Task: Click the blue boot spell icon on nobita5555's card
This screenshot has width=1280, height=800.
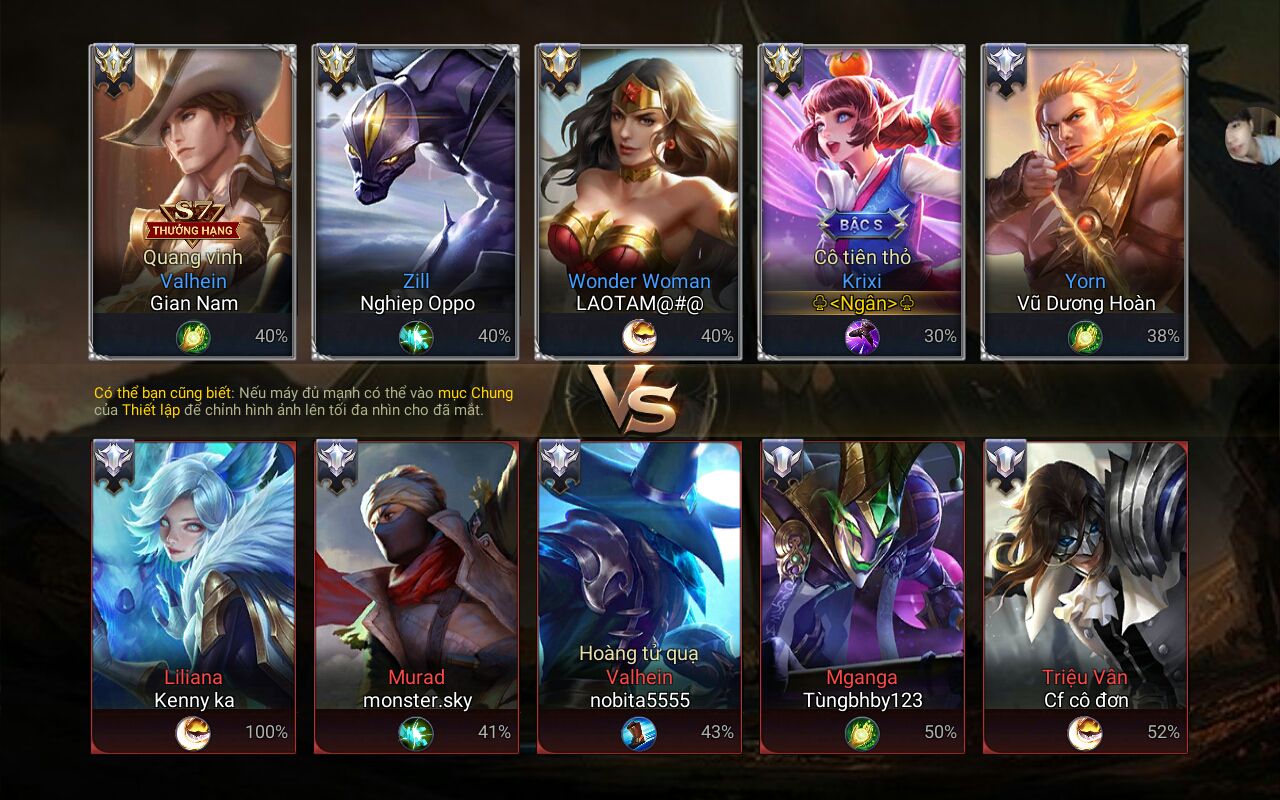Action: (x=639, y=733)
